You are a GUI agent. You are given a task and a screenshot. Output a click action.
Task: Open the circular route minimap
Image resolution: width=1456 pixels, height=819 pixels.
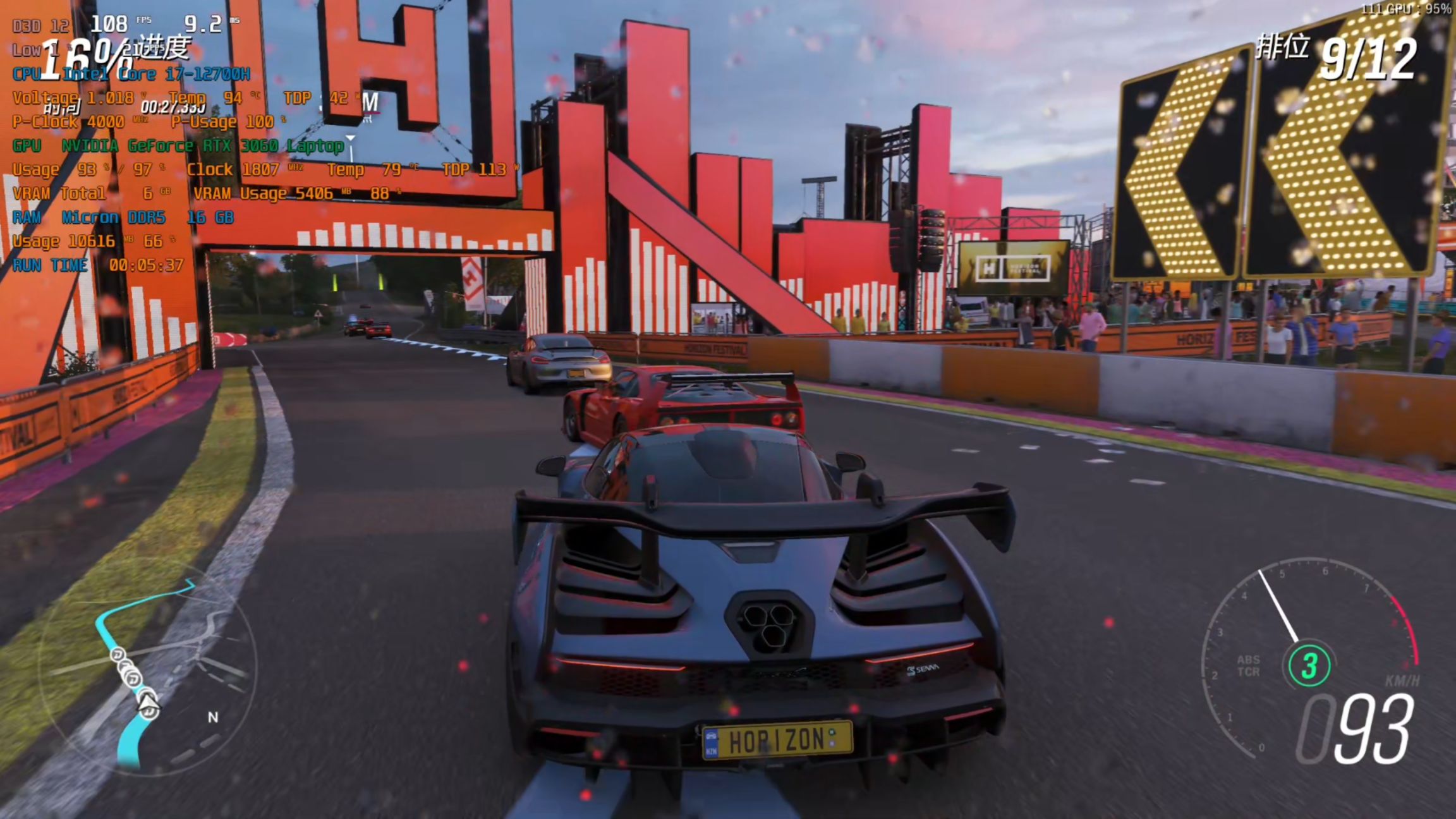coord(147,669)
